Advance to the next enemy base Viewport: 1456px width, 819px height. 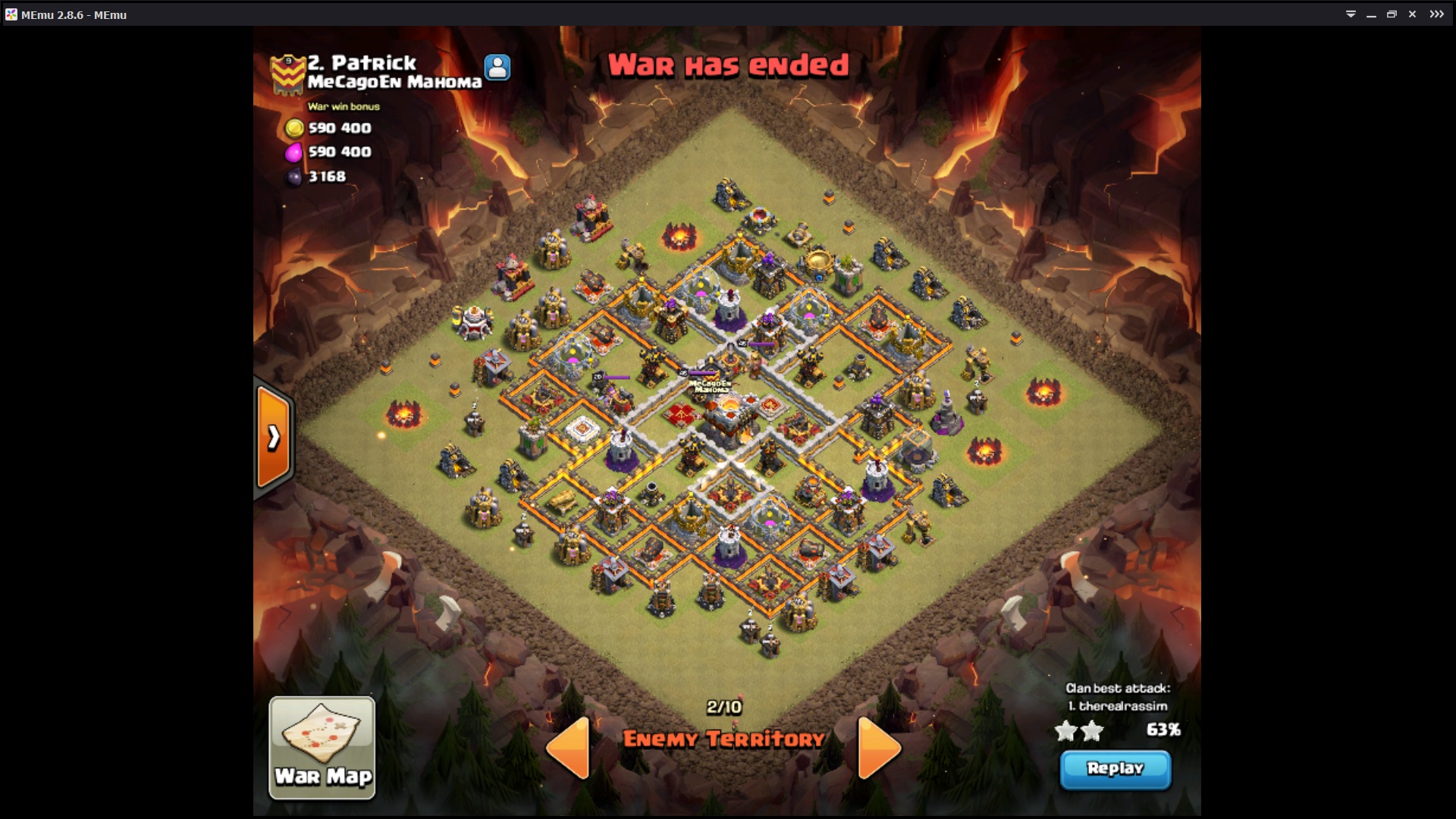coord(878,747)
